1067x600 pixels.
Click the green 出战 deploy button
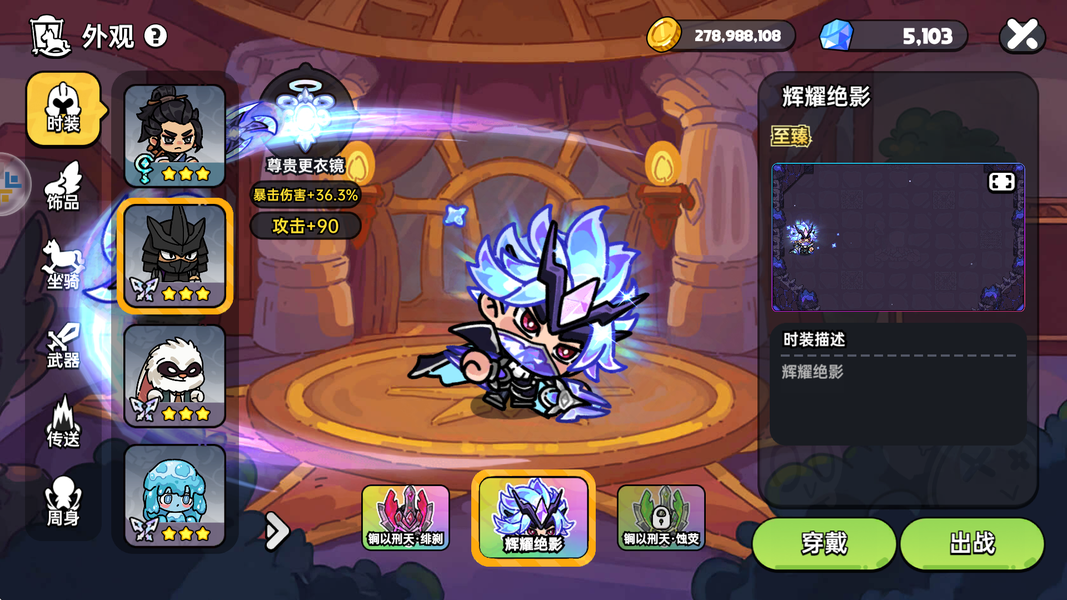click(971, 543)
